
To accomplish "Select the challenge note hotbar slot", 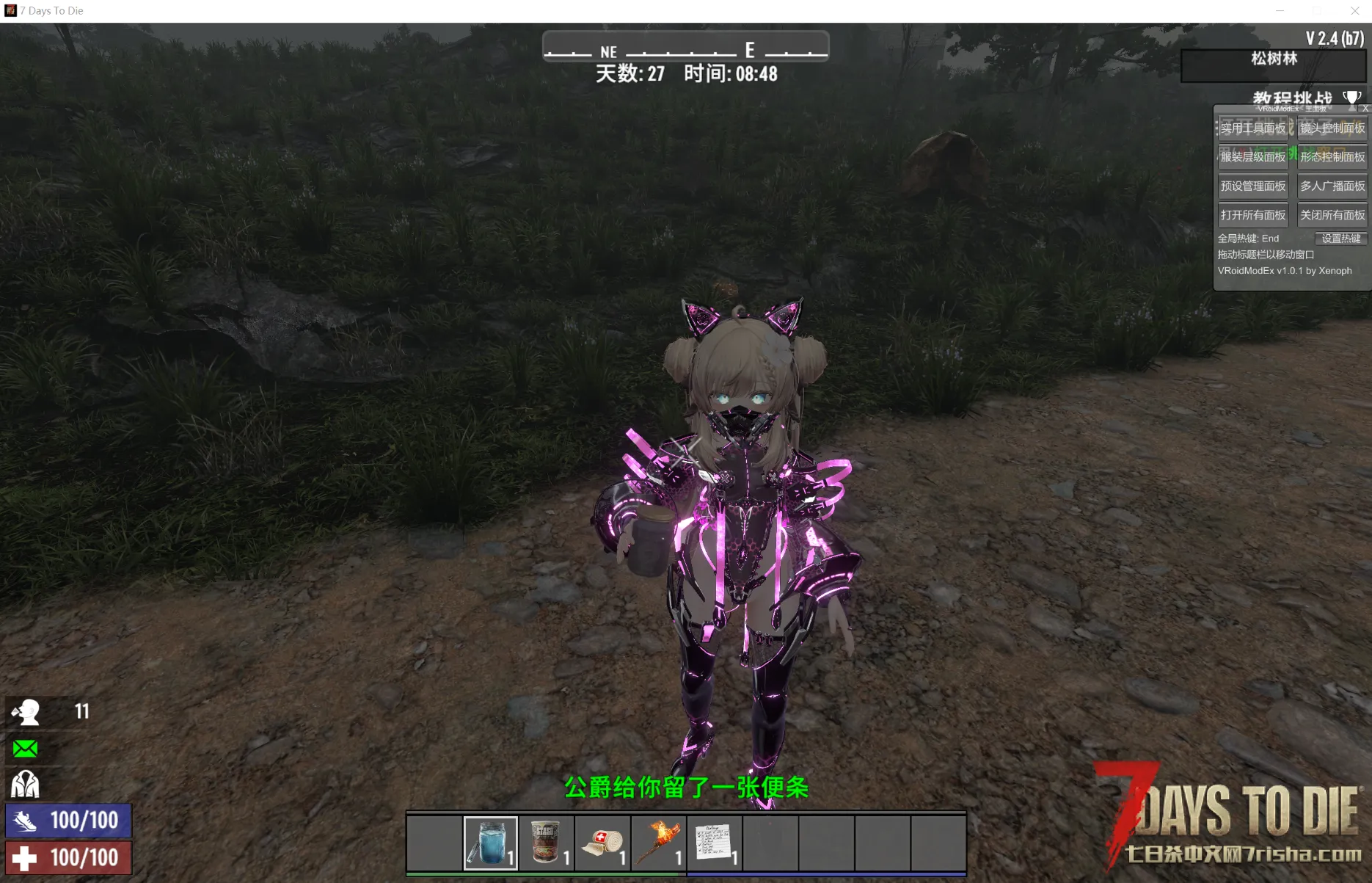I will point(715,843).
